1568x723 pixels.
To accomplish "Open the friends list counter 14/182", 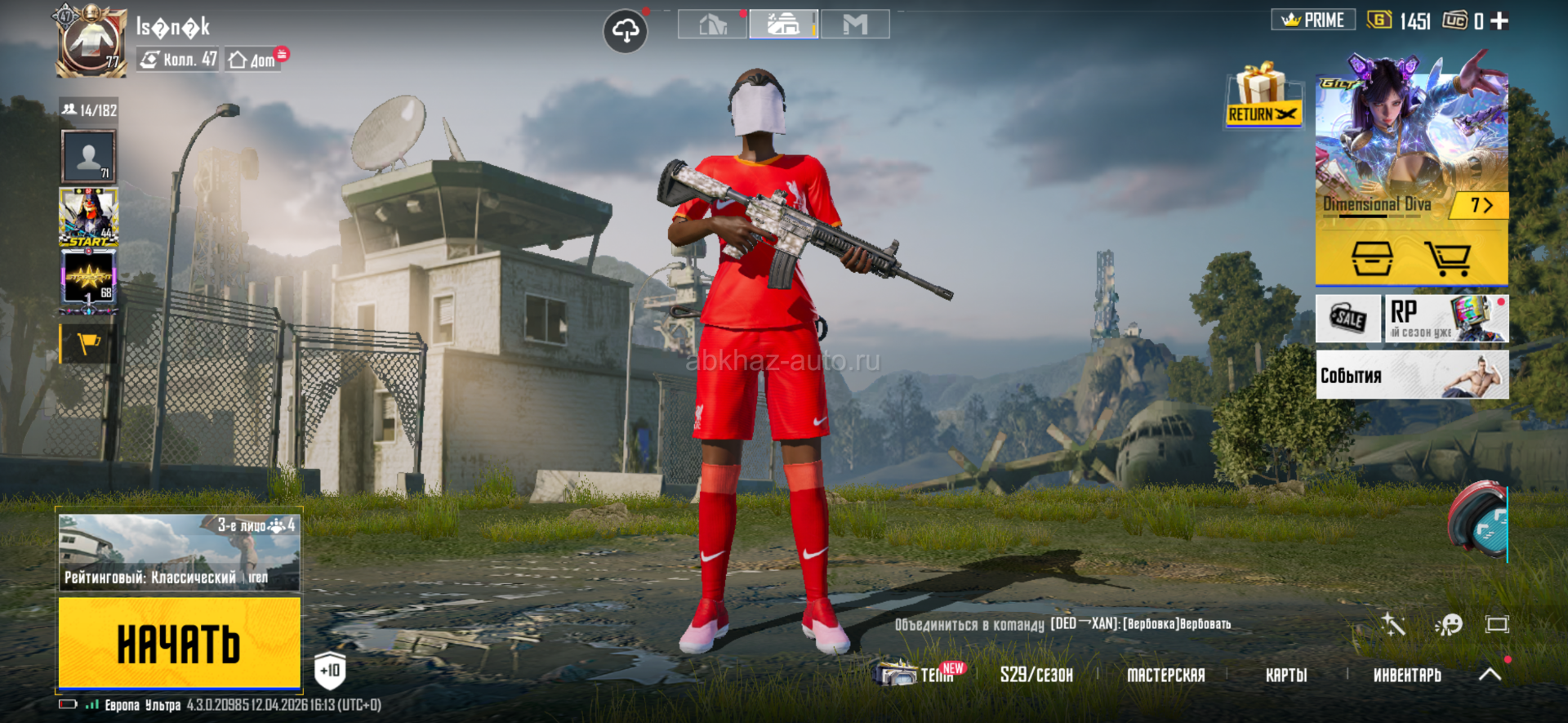I will click(89, 109).
